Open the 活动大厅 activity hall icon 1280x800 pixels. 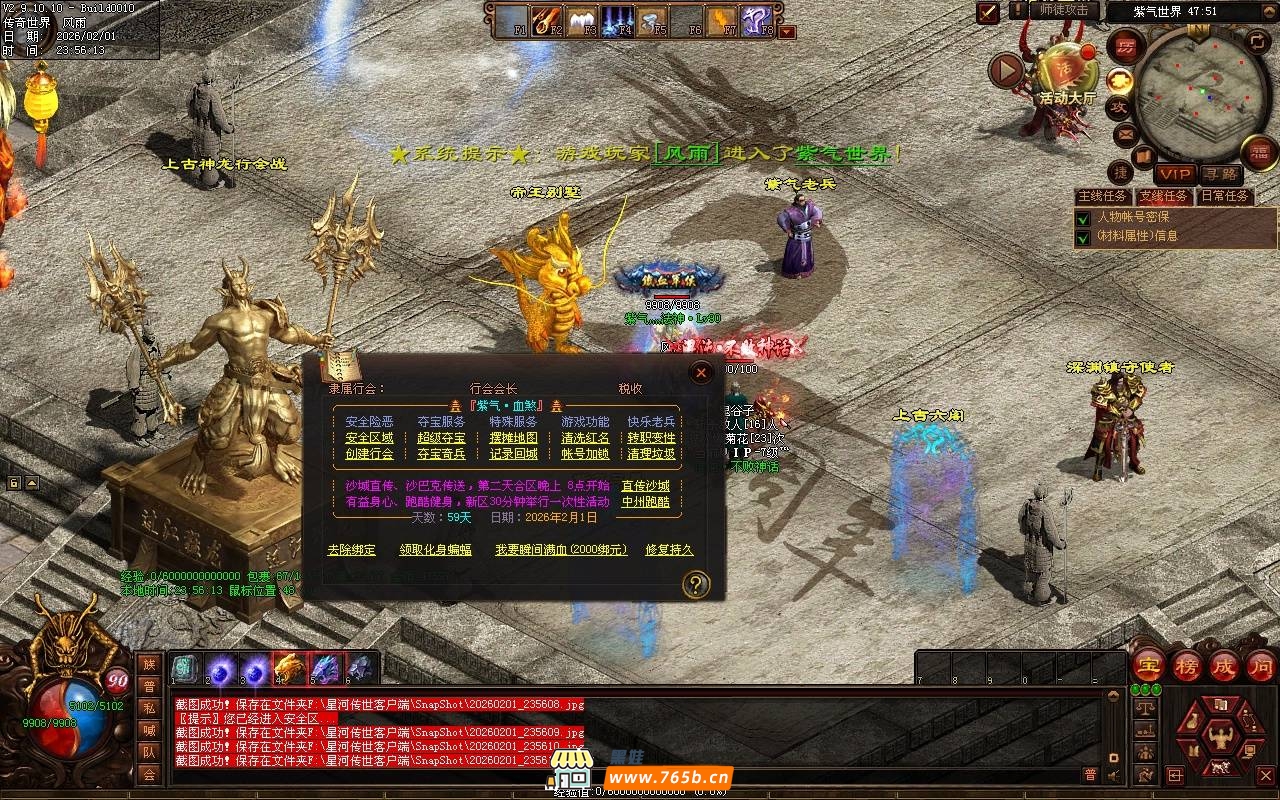coord(1067,70)
